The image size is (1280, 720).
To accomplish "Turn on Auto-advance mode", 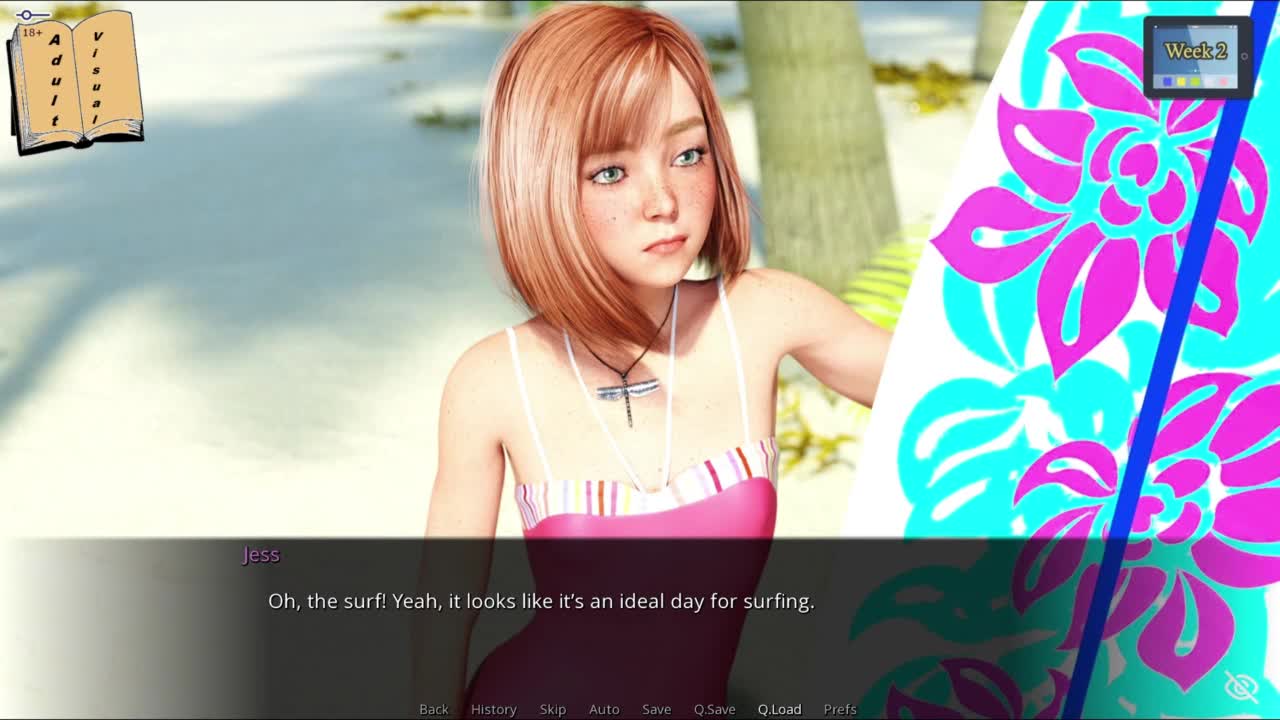I will (604, 709).
